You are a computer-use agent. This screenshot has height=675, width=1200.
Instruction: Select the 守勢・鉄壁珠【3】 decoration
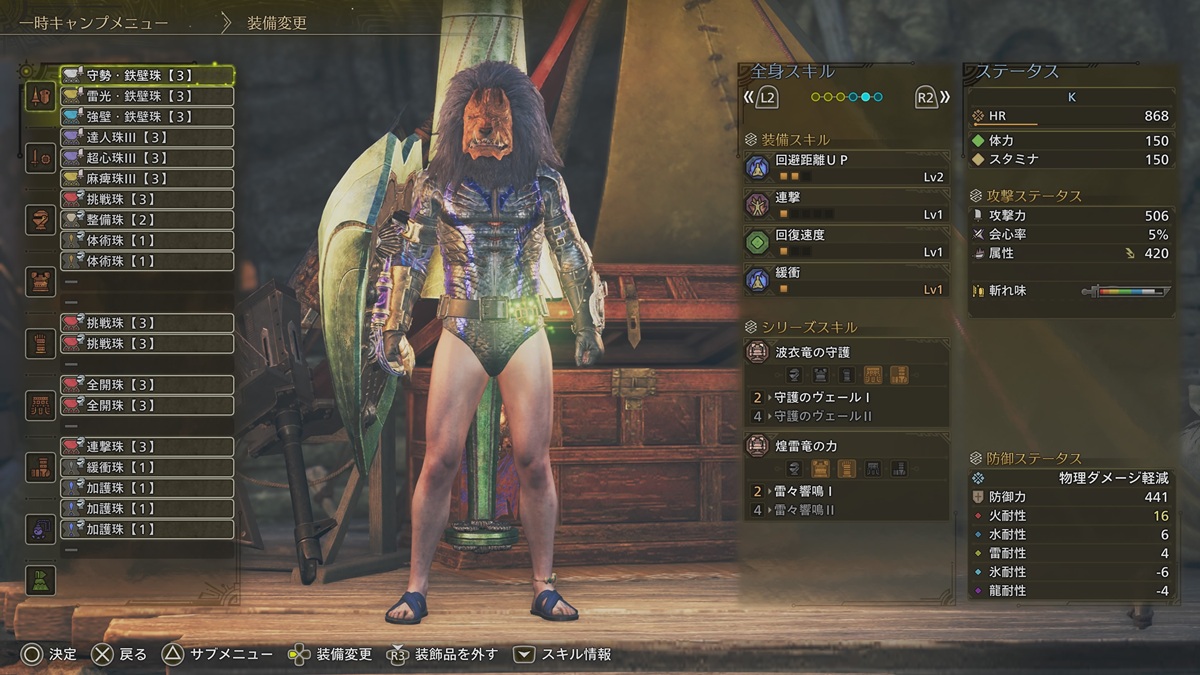click(147, 75)
